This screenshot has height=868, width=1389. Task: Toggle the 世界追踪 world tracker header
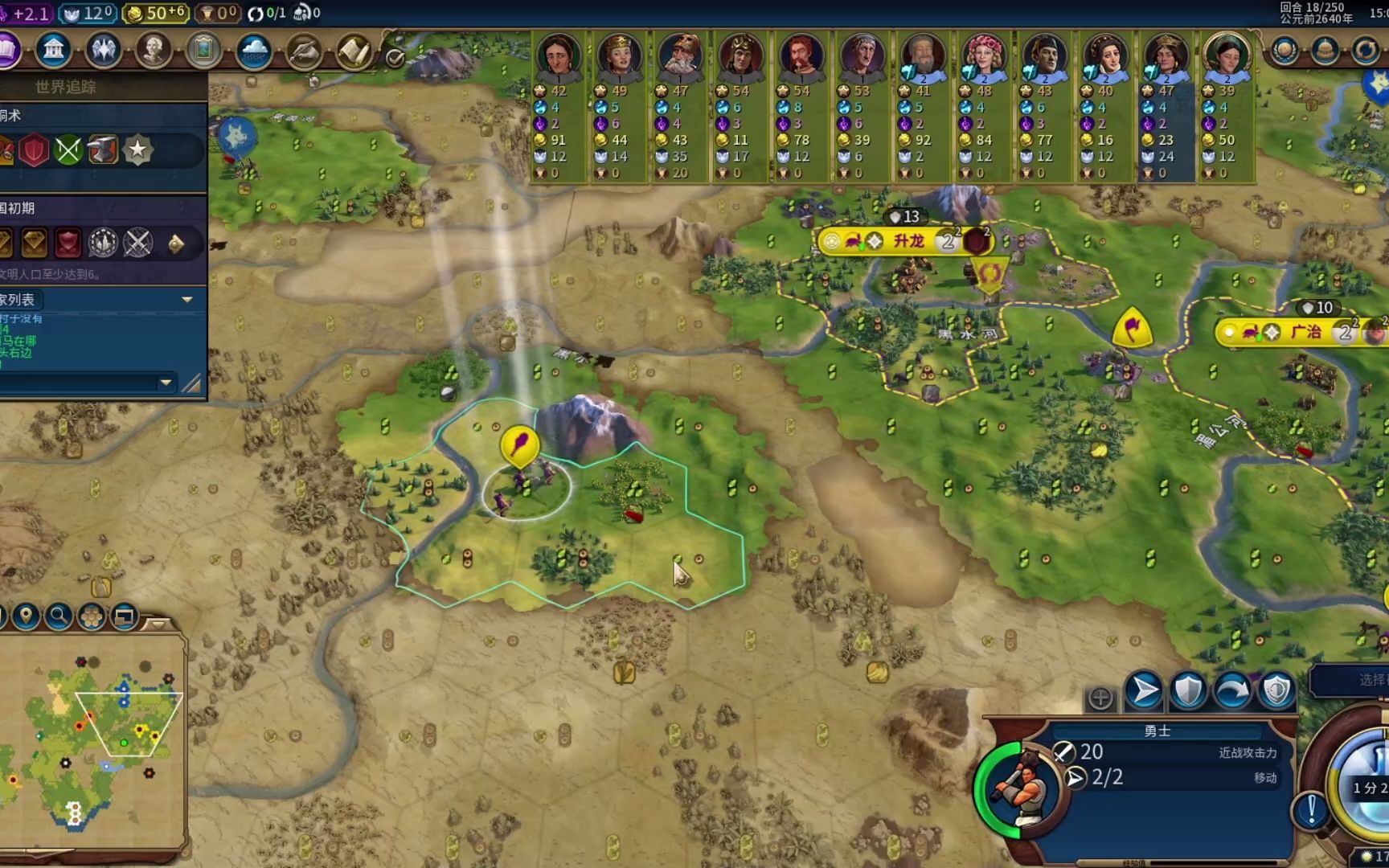coord(66,87)
